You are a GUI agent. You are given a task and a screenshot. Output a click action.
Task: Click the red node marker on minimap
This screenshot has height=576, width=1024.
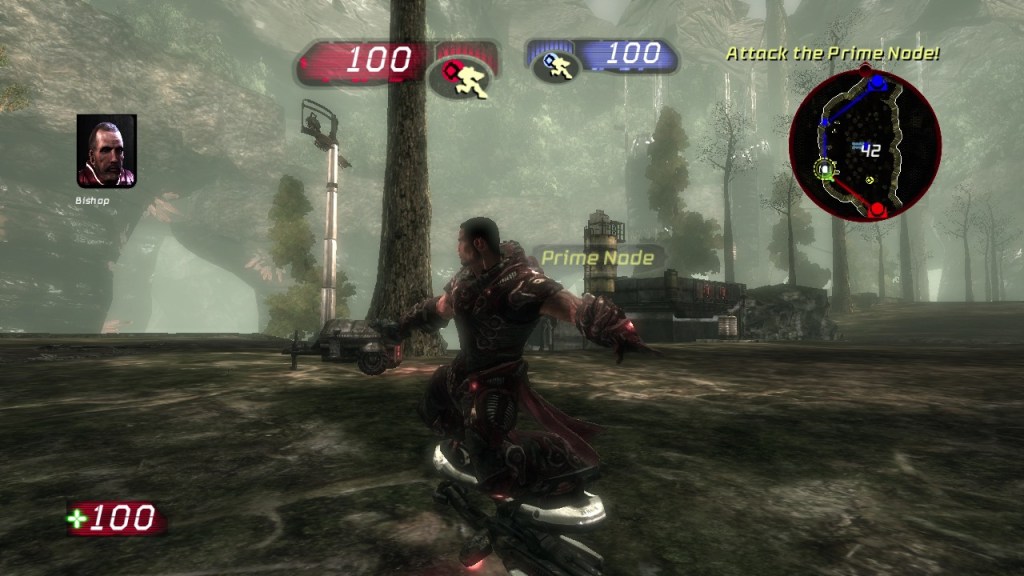[x=877, y=209]
